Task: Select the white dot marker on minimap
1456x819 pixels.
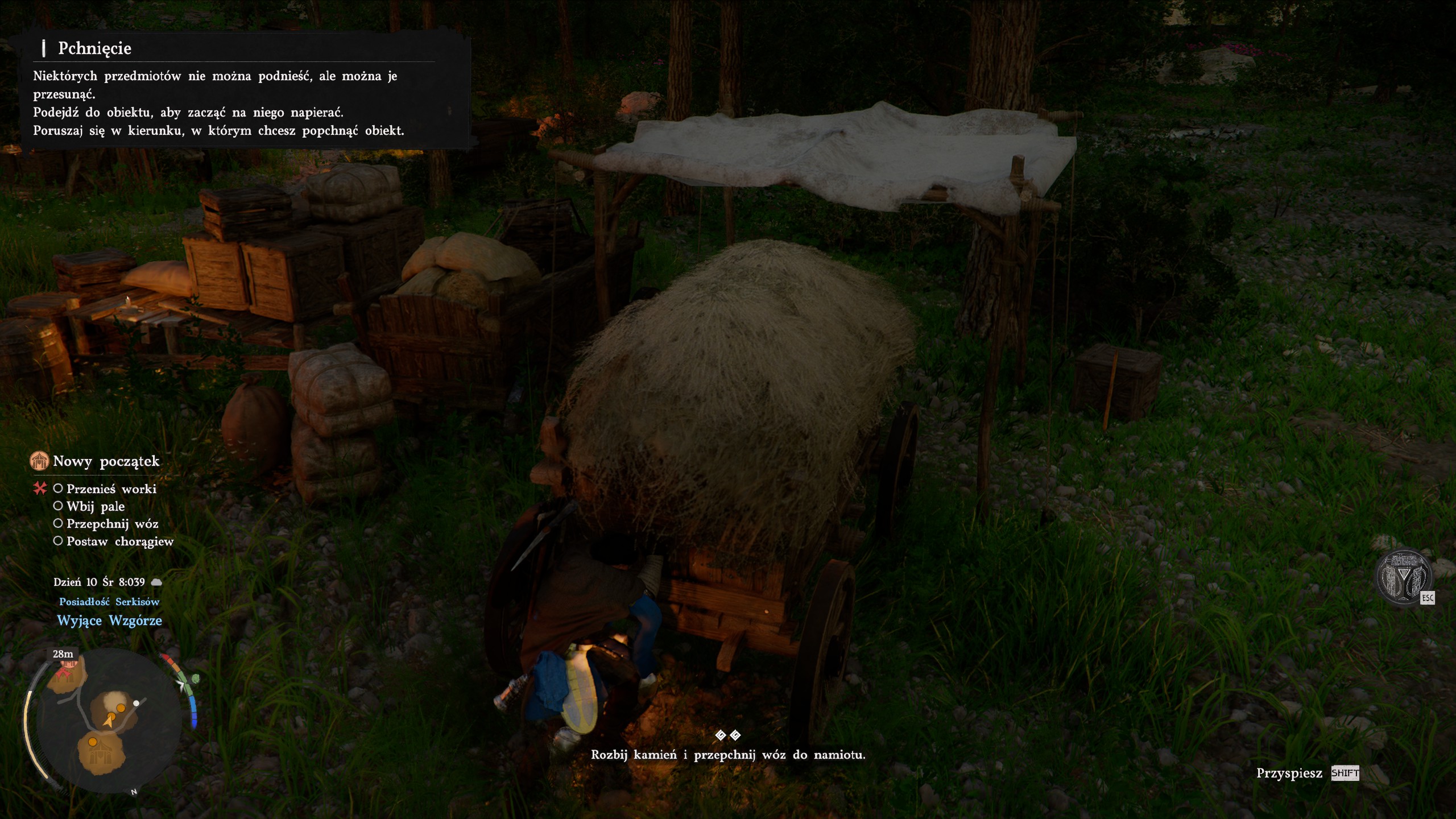Action: point(136,704)
